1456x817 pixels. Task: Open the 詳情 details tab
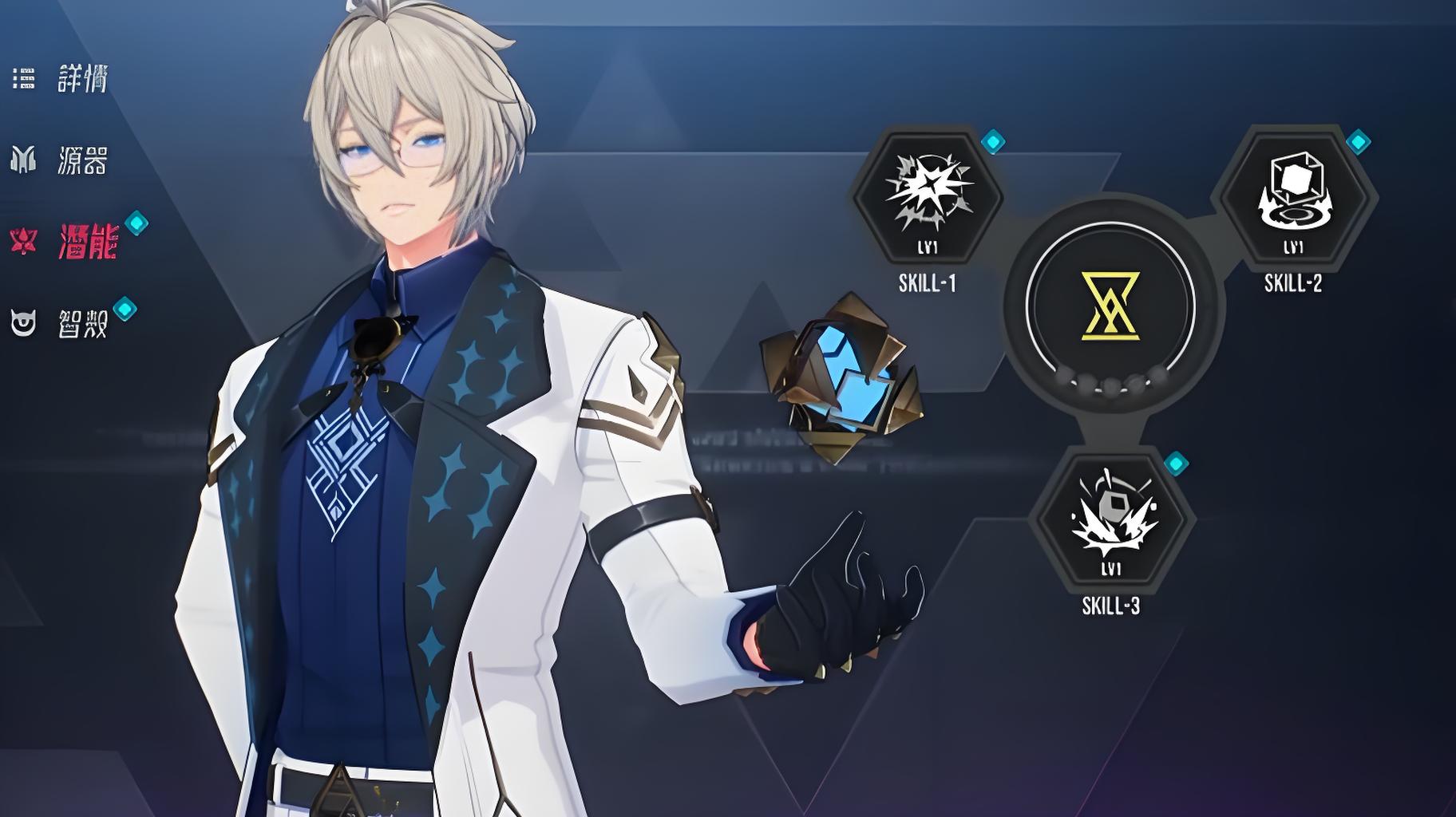81,78
